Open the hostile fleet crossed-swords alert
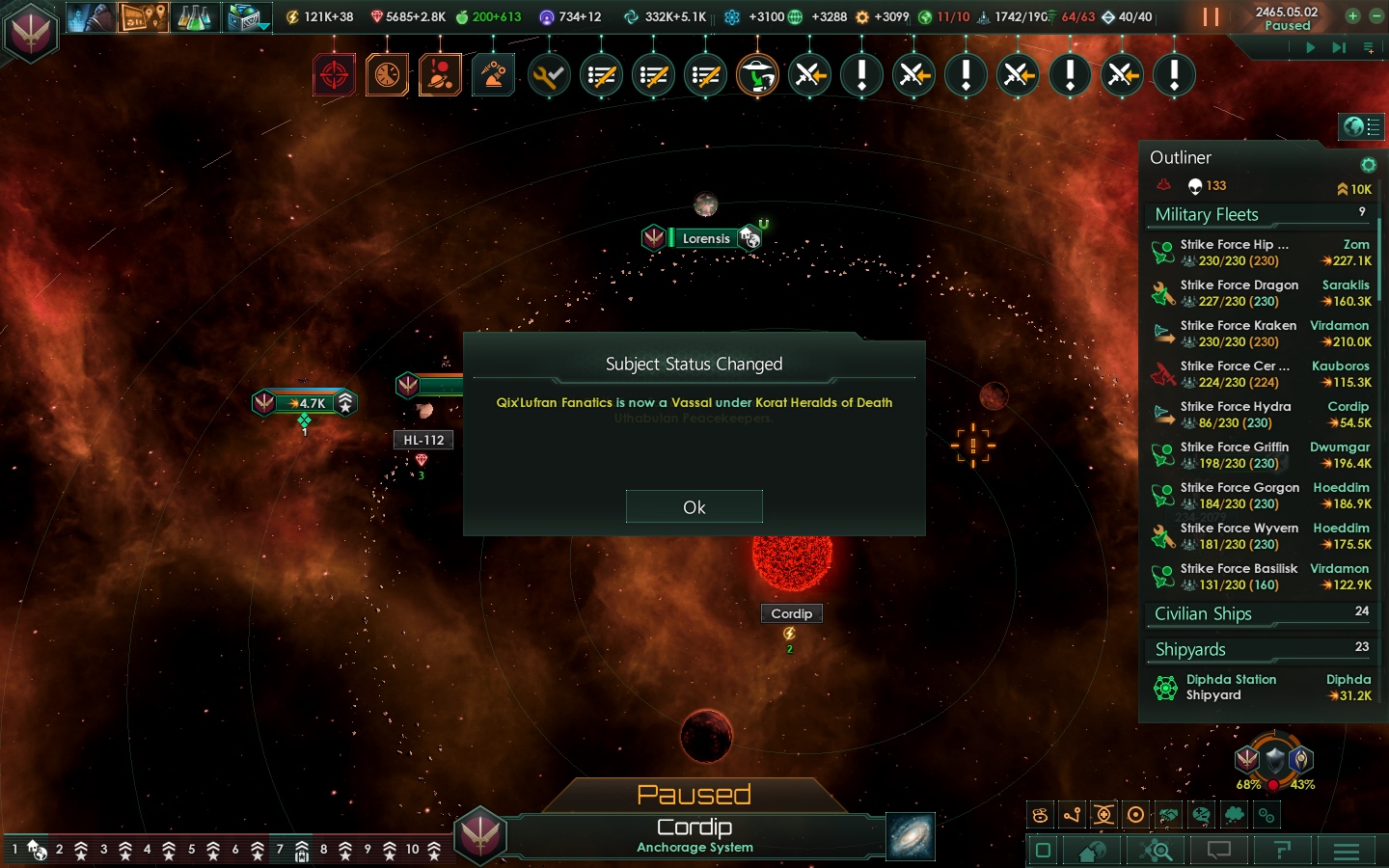The image size is (1389, 868). pos(809,74)
